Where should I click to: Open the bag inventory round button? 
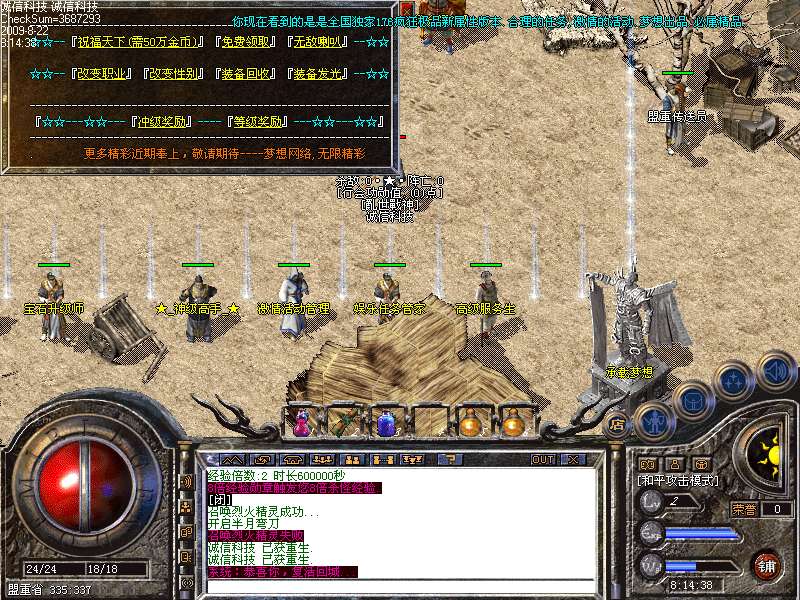coord(693,398)
